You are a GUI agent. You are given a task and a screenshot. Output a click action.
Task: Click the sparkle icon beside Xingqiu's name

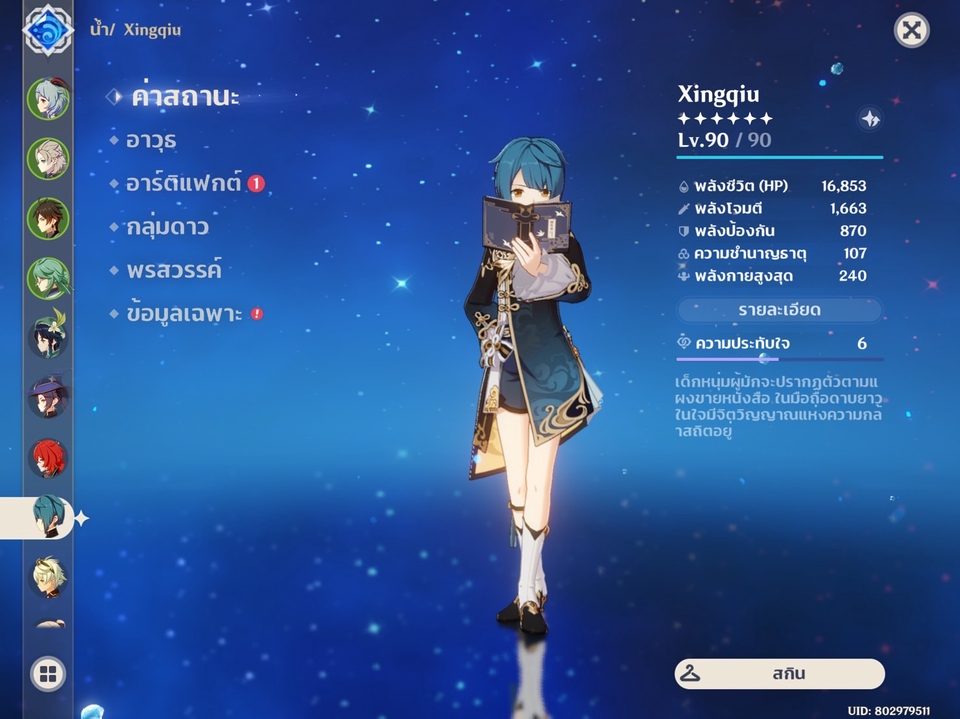(x=870, y=119)
